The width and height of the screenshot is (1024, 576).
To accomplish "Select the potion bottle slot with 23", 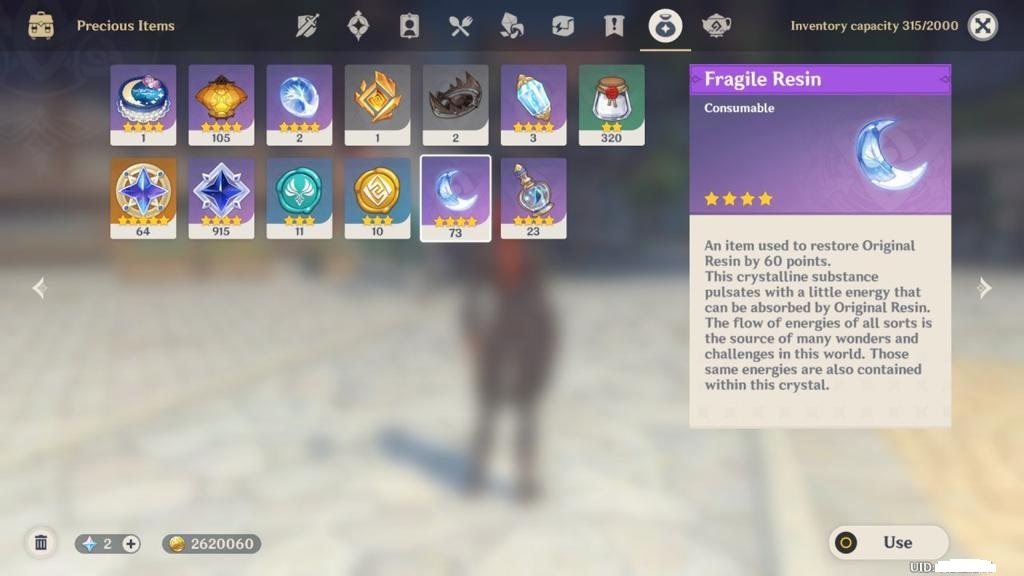I will coord(533,197).
